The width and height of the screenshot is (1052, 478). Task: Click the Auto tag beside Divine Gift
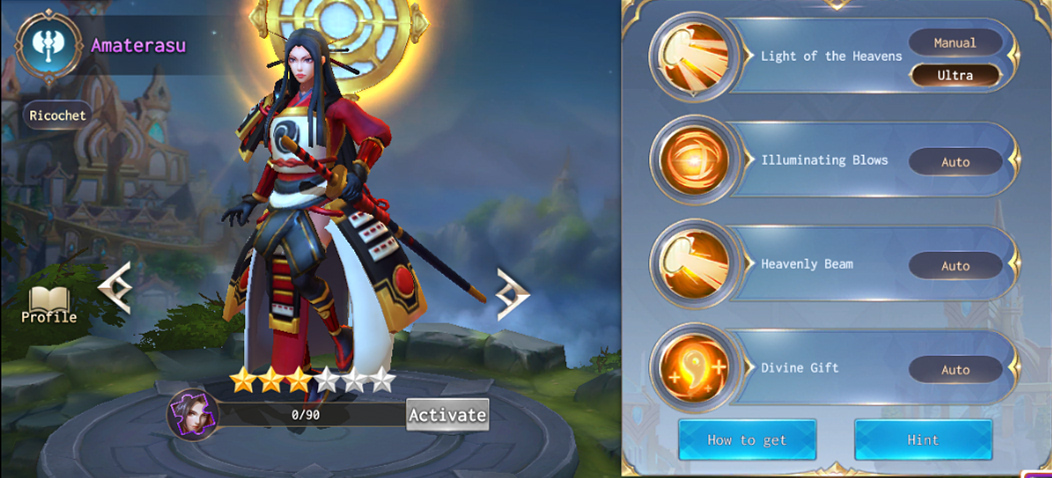[x=955, y=370]
